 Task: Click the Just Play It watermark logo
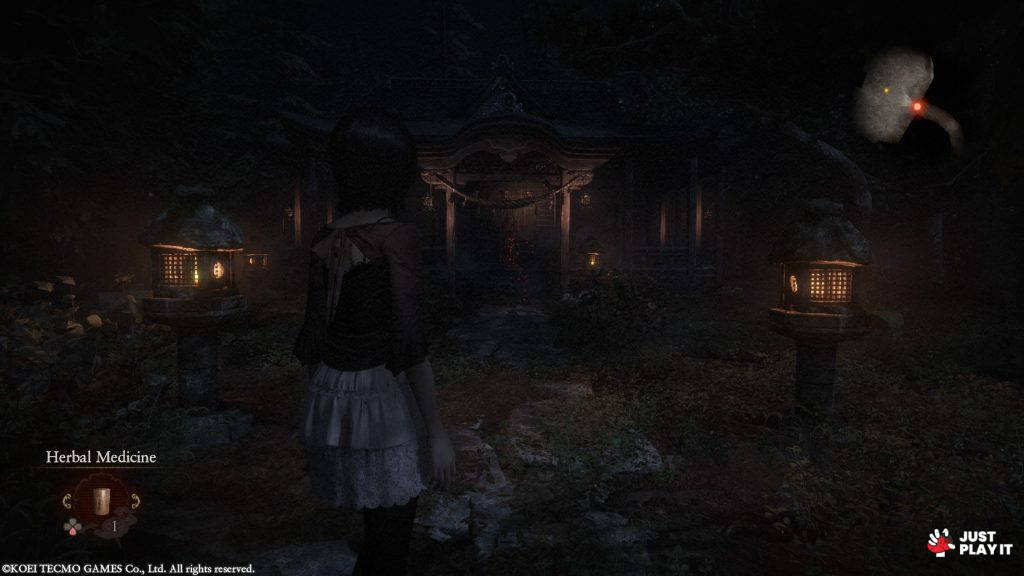coord(969,543)
